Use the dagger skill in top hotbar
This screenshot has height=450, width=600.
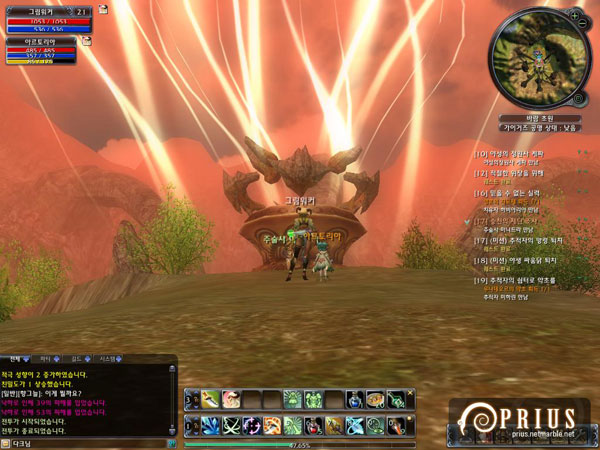coord(212,399)
